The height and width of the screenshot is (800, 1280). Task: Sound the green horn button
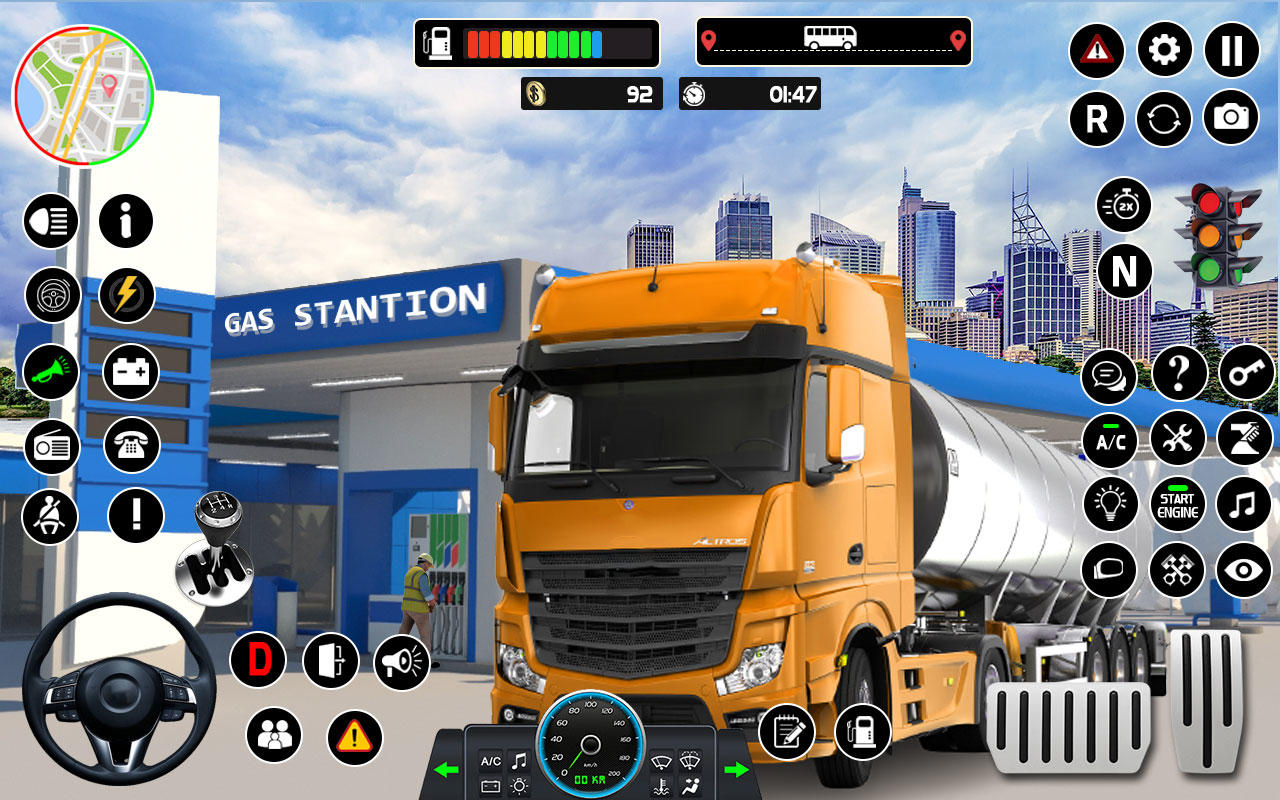click(51, 371)
